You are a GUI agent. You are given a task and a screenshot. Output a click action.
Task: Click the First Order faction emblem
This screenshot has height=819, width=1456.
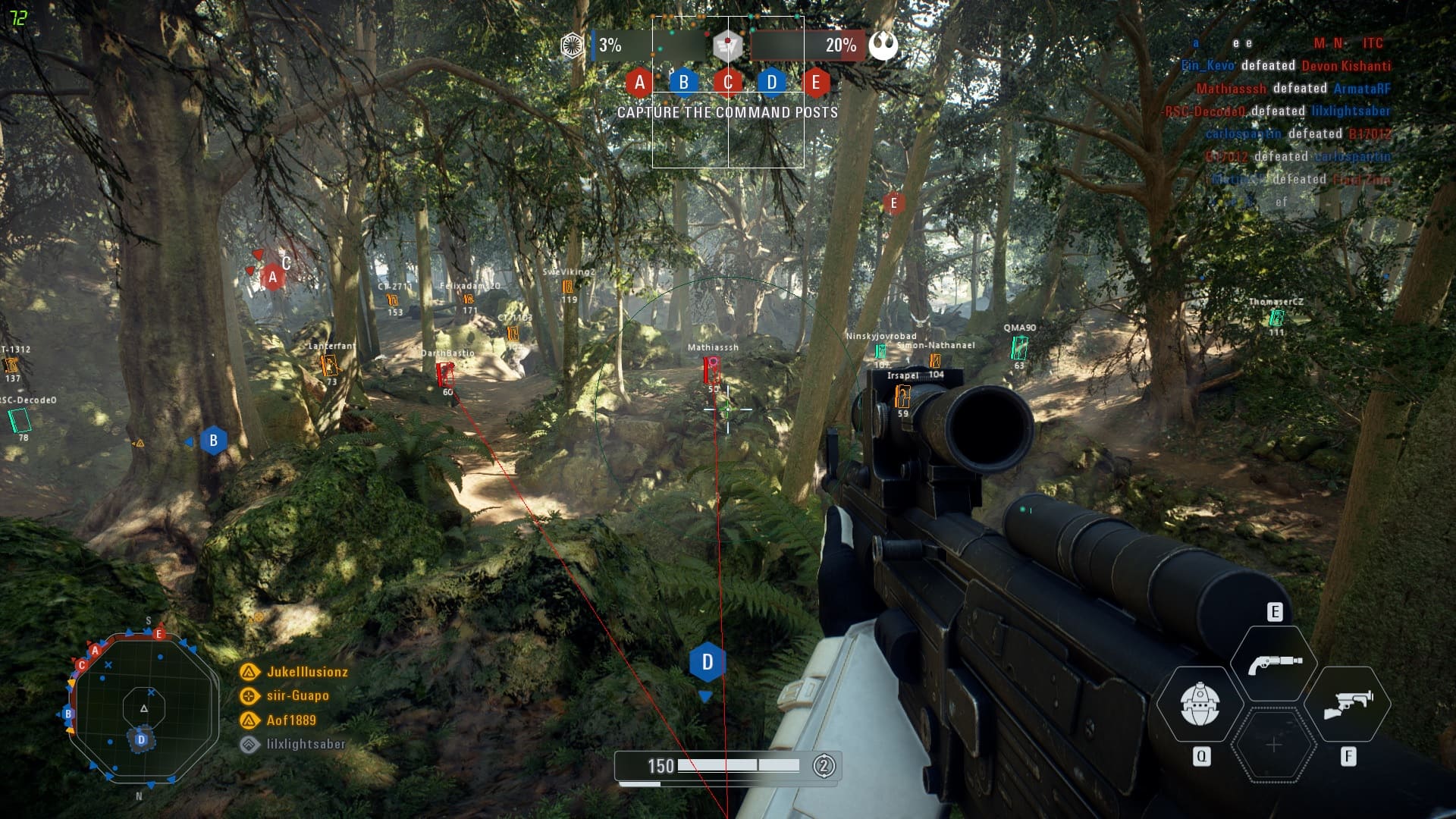(573, 45)
